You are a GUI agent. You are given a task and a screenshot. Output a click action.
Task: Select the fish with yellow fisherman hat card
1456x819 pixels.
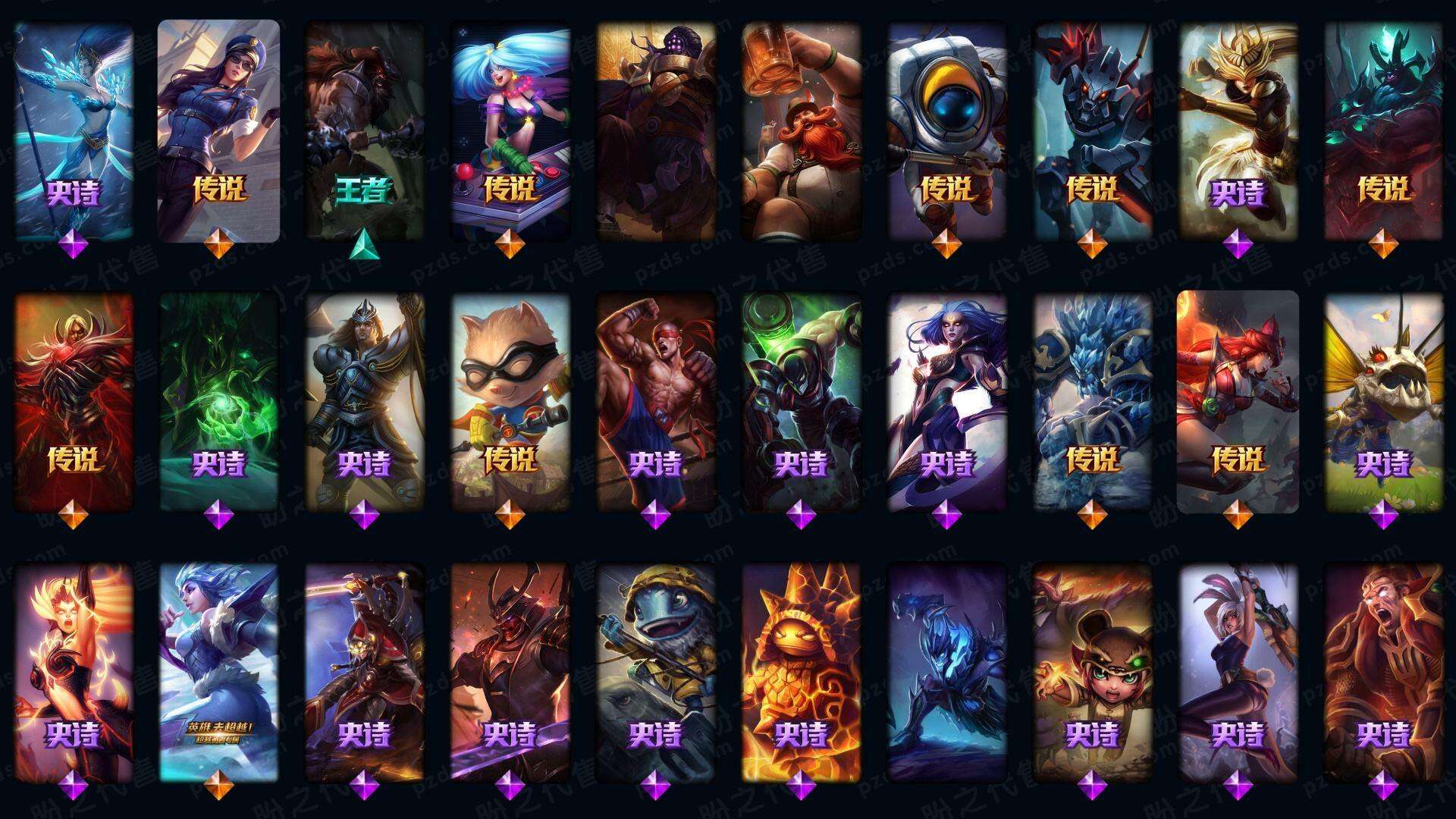tap(655, 671)
